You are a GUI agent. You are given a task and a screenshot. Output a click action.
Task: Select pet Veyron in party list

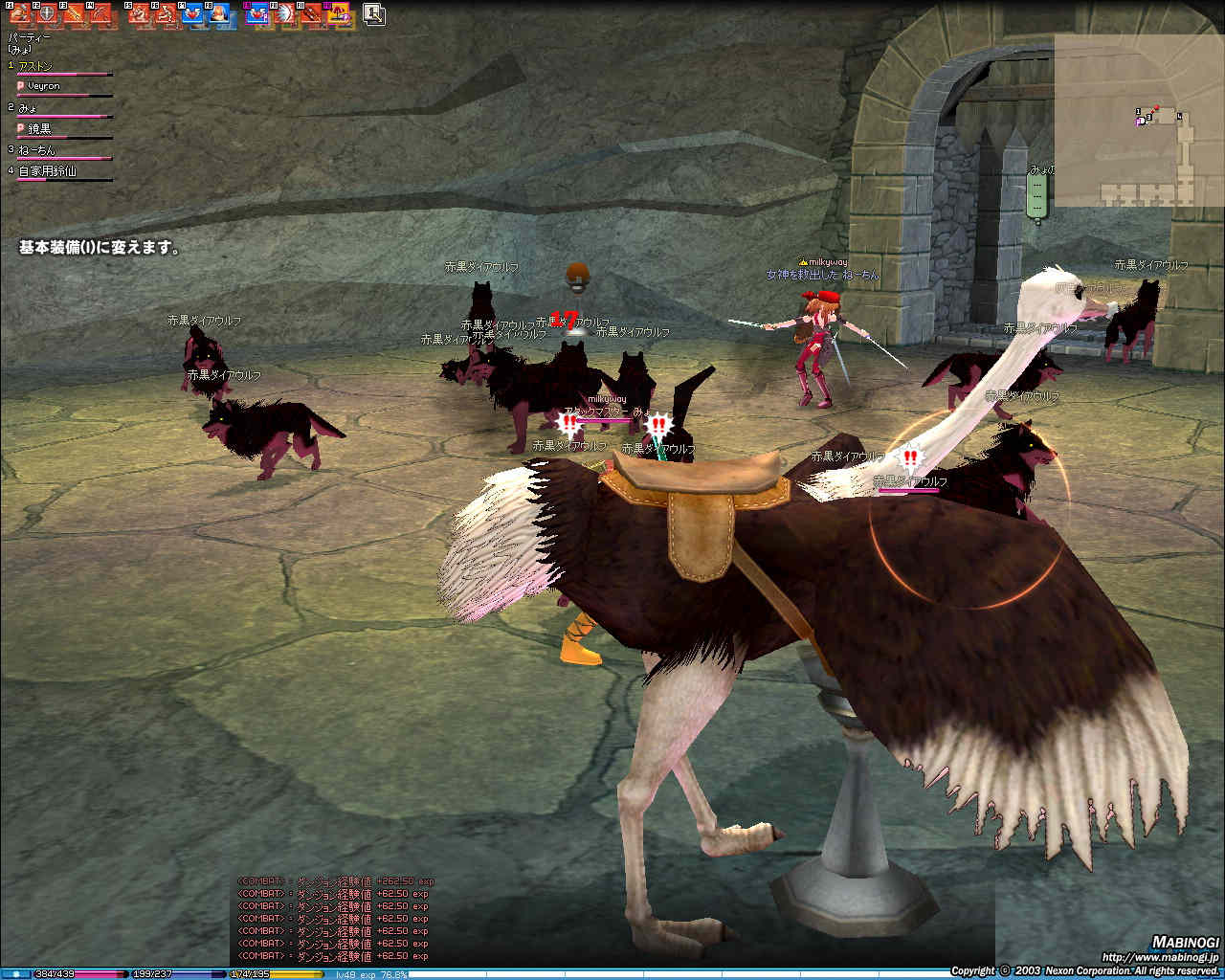pos(43,86)
